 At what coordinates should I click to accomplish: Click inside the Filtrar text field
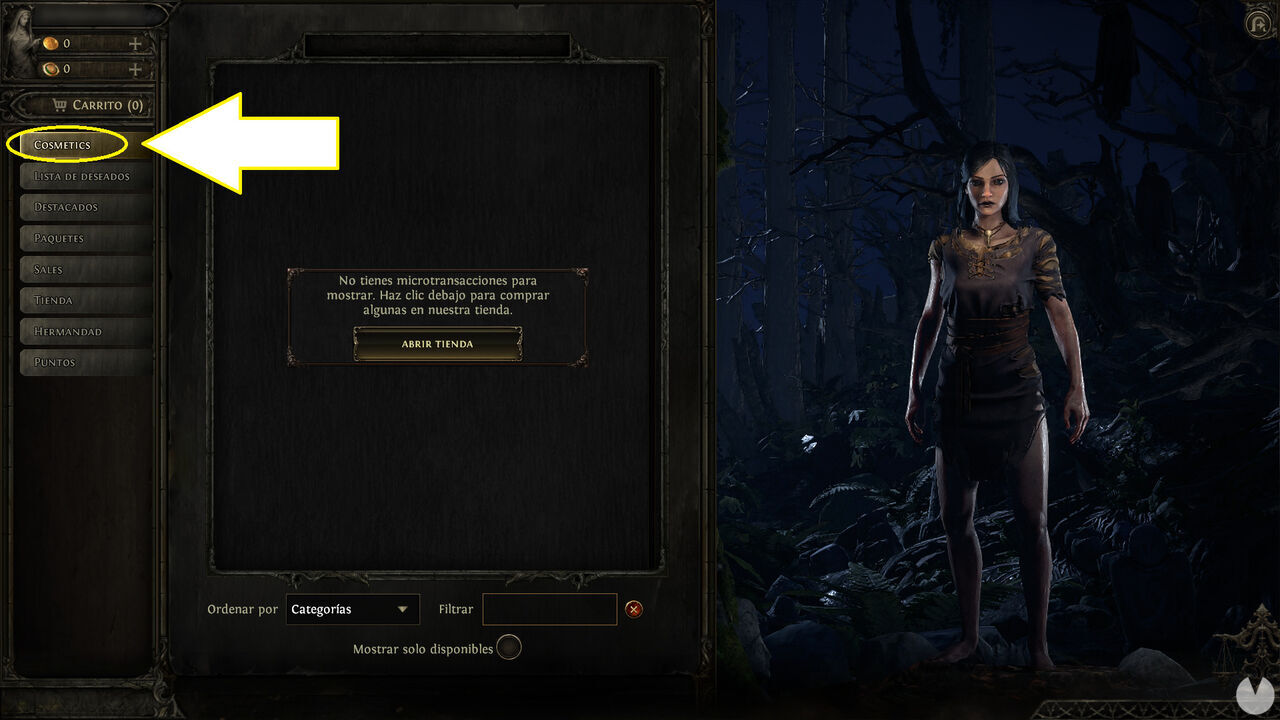coord(549,609)
